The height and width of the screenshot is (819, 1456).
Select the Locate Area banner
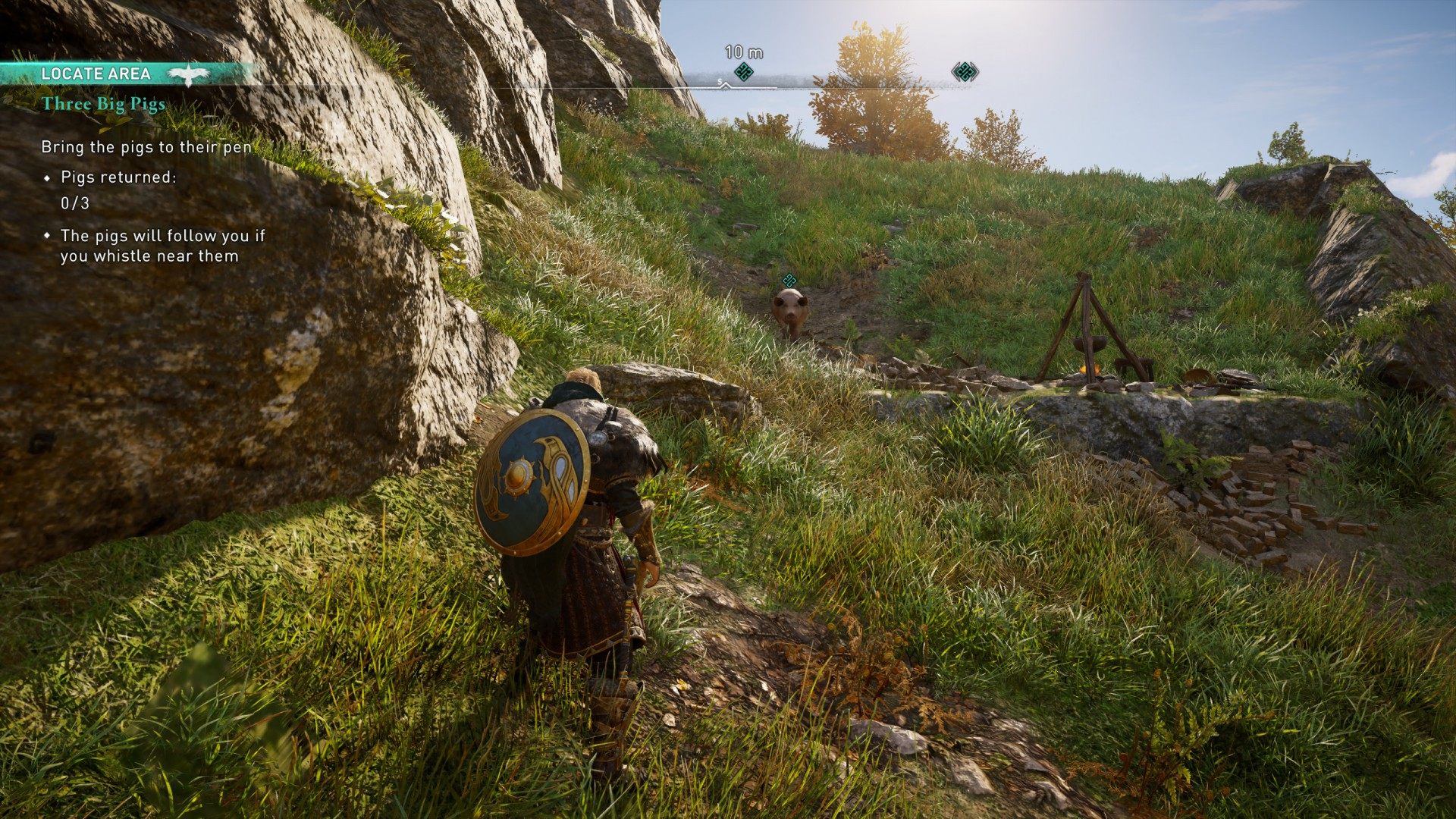[96, 74]
